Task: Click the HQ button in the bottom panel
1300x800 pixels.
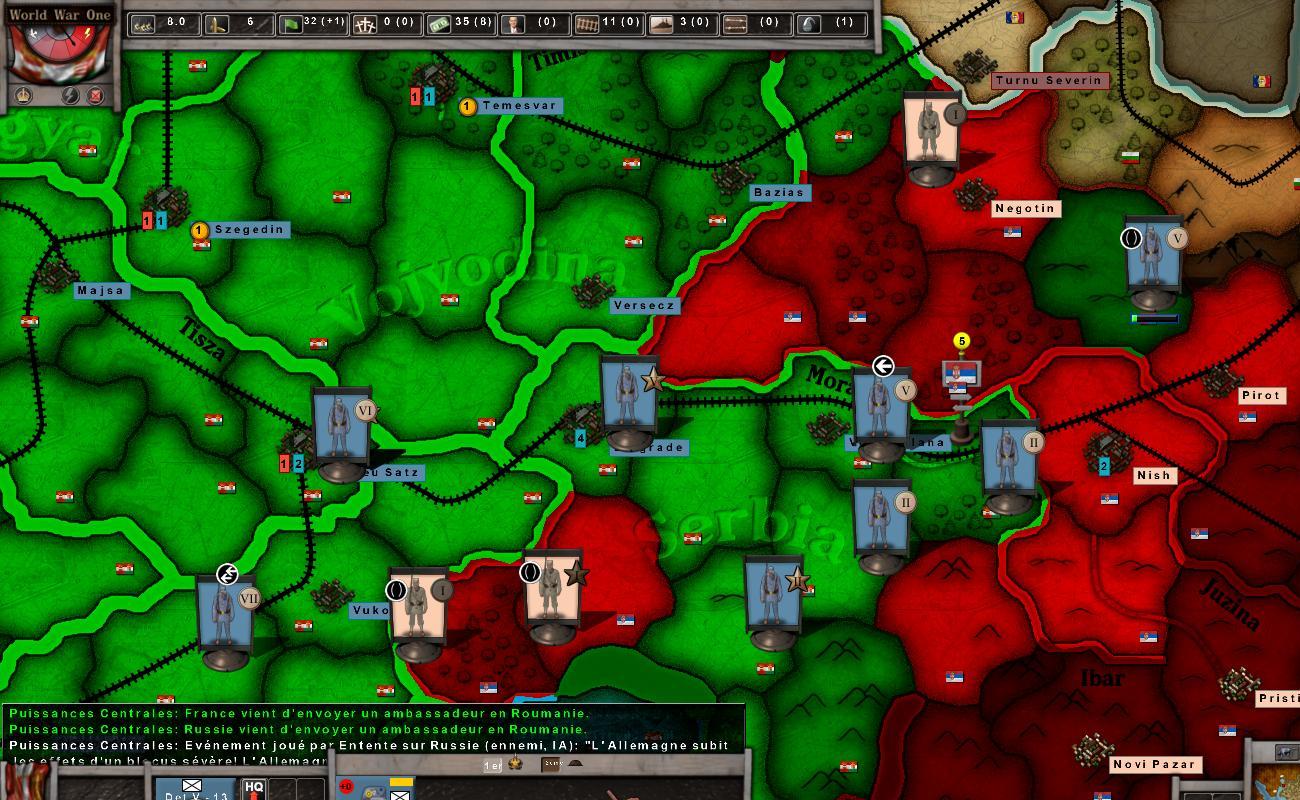Action: click(254, 788)
